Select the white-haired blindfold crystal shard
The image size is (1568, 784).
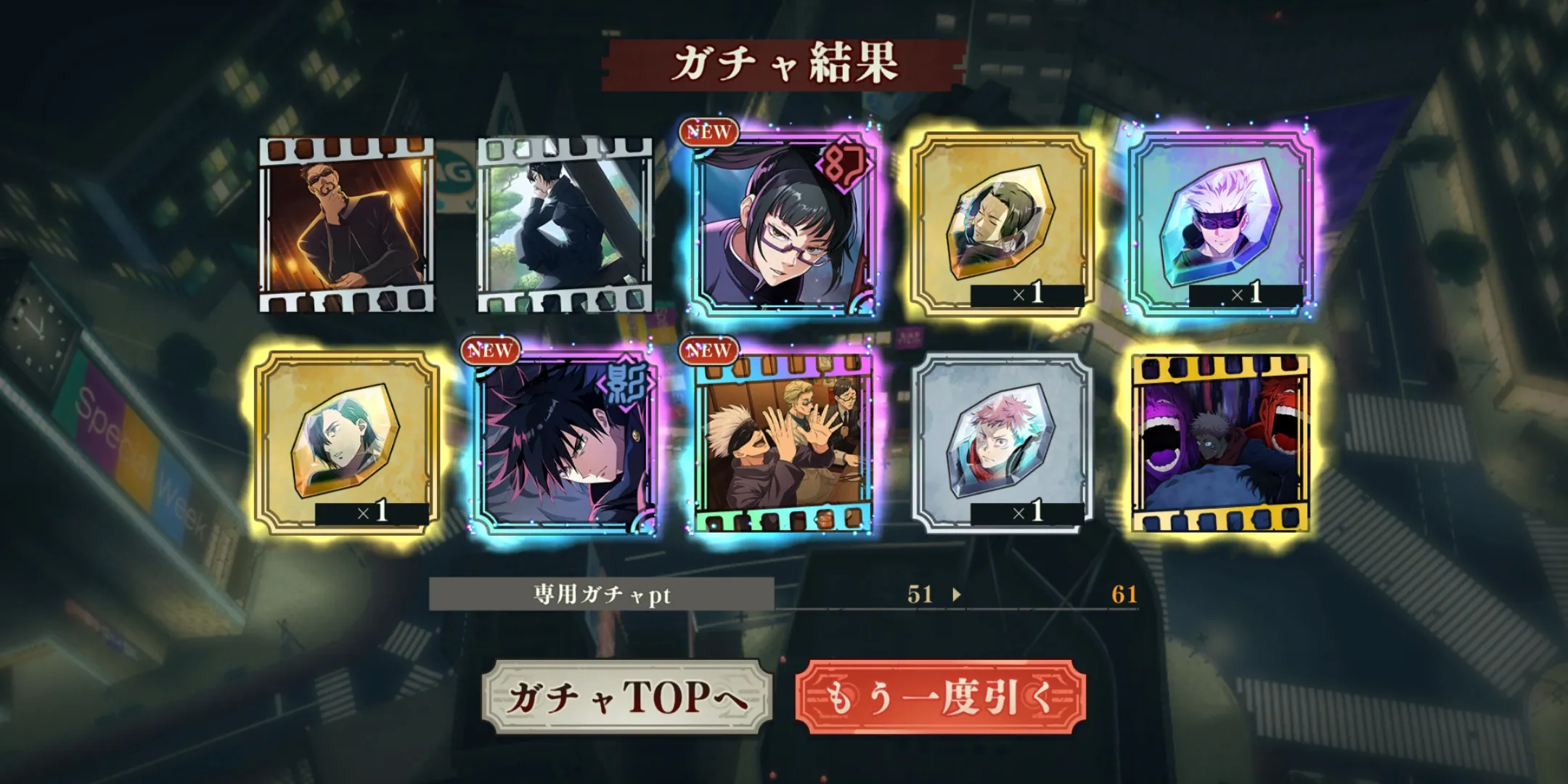click(1221, 225)
